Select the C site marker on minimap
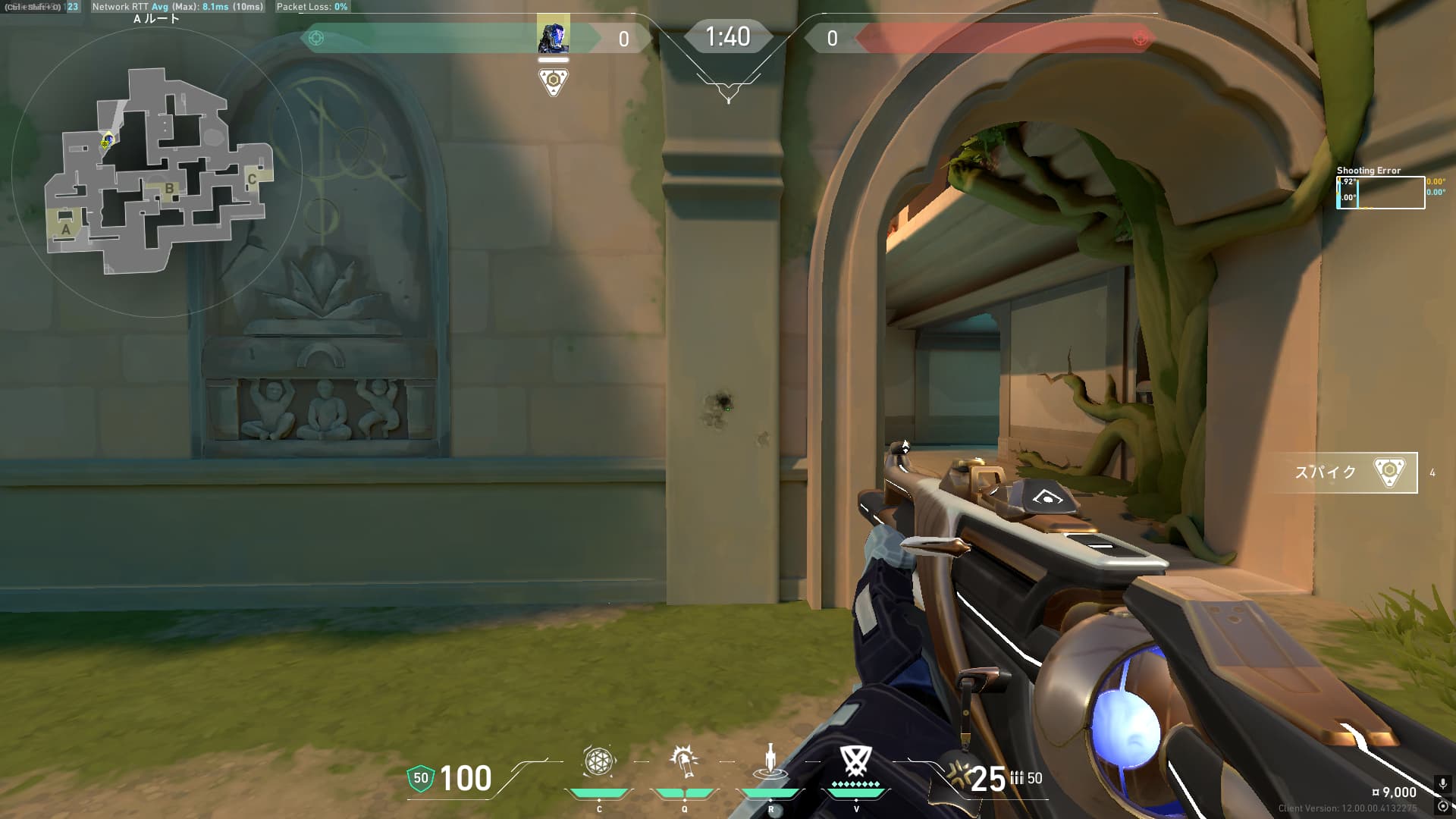The width and height of the screenshot is (1456, 819). click(x=252, y=179)
